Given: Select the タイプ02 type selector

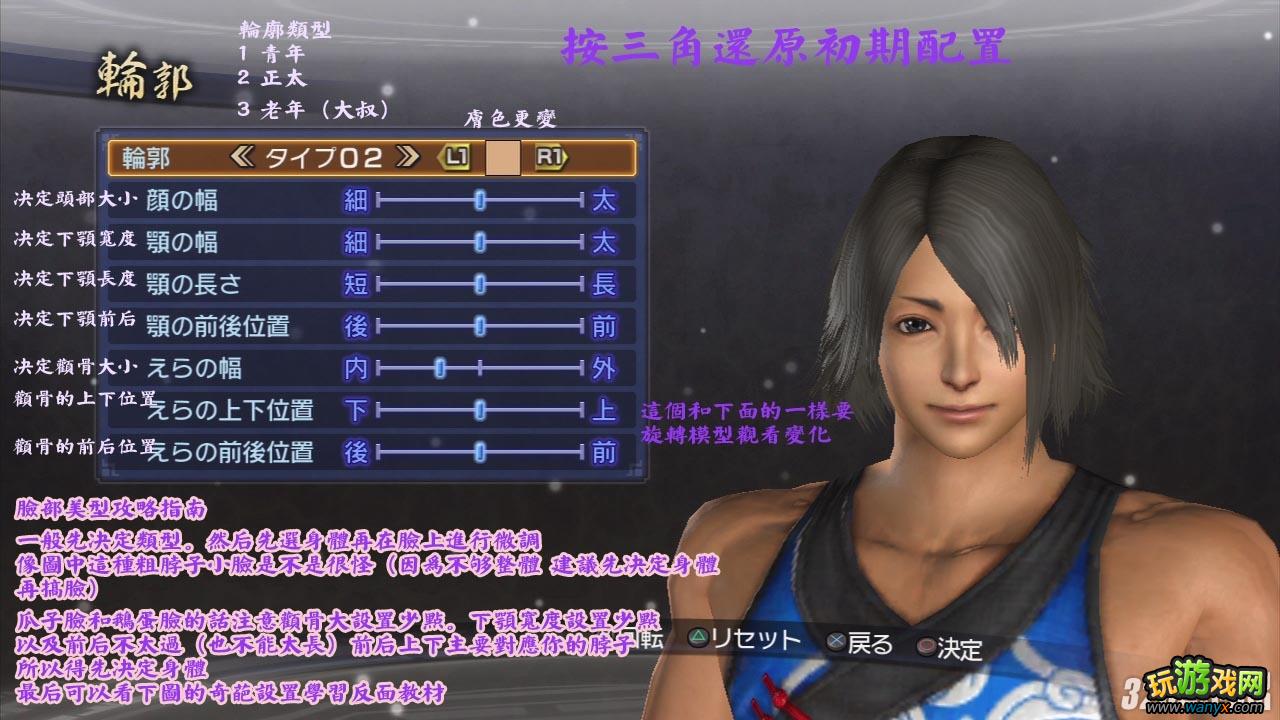Looking at the screenshot, I should (x=325, y=155).
